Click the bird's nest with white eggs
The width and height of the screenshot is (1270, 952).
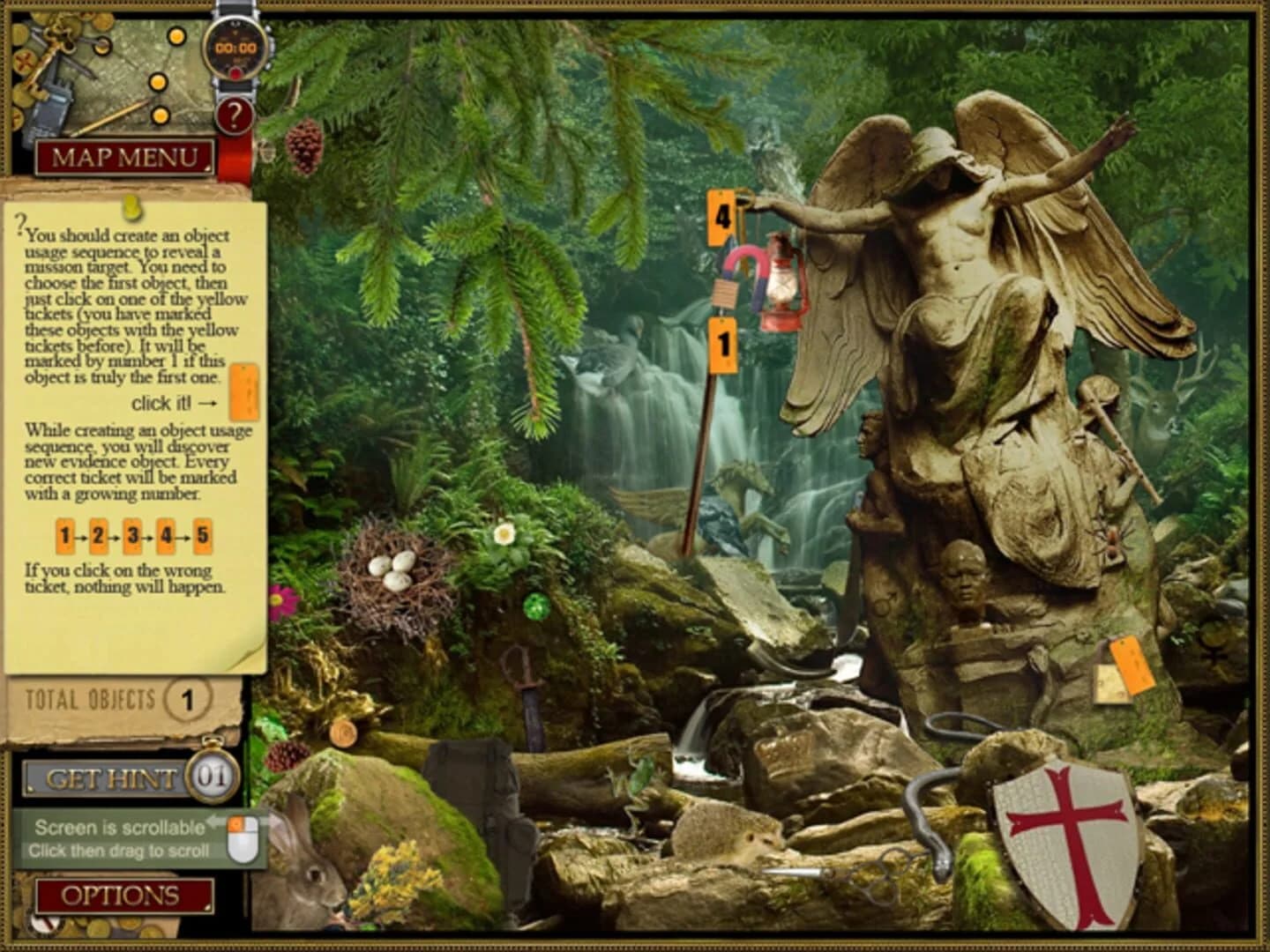pos(394,570)
